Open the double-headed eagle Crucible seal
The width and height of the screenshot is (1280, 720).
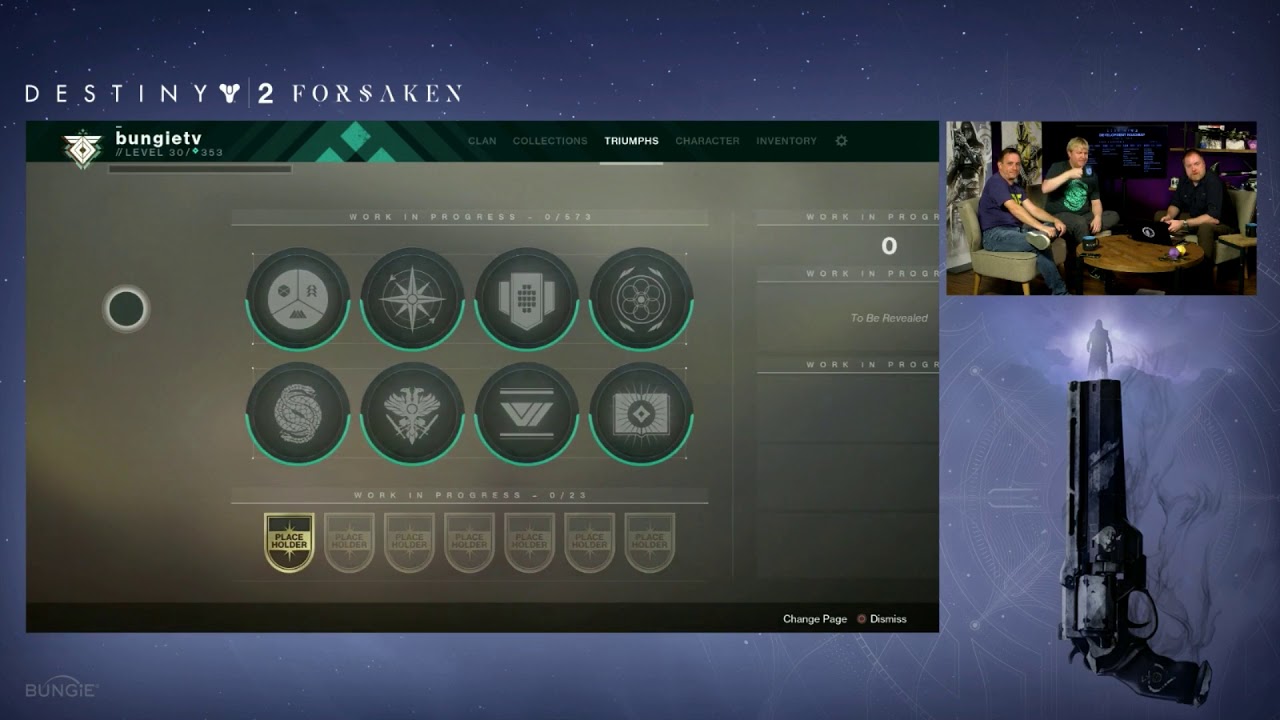point(411,414)
